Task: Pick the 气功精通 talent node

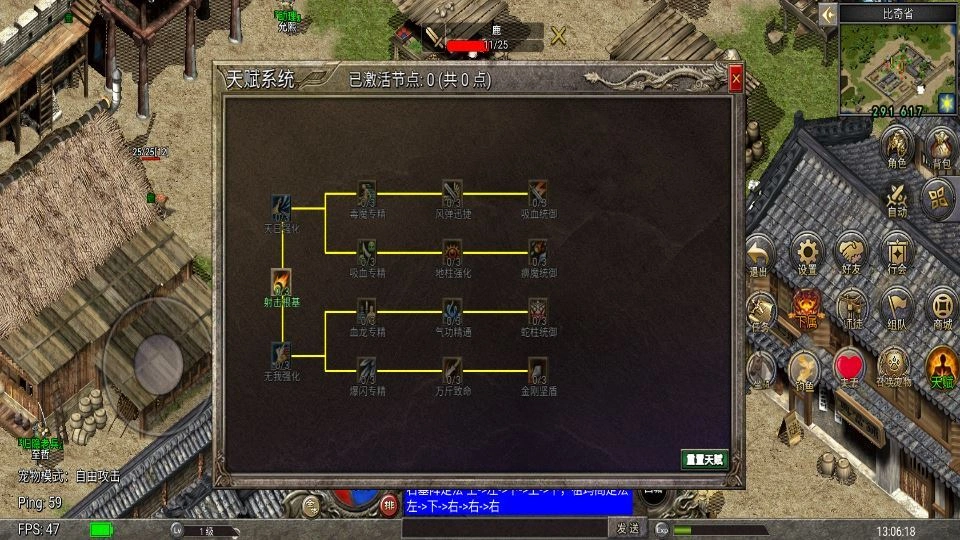Action: 452,311
